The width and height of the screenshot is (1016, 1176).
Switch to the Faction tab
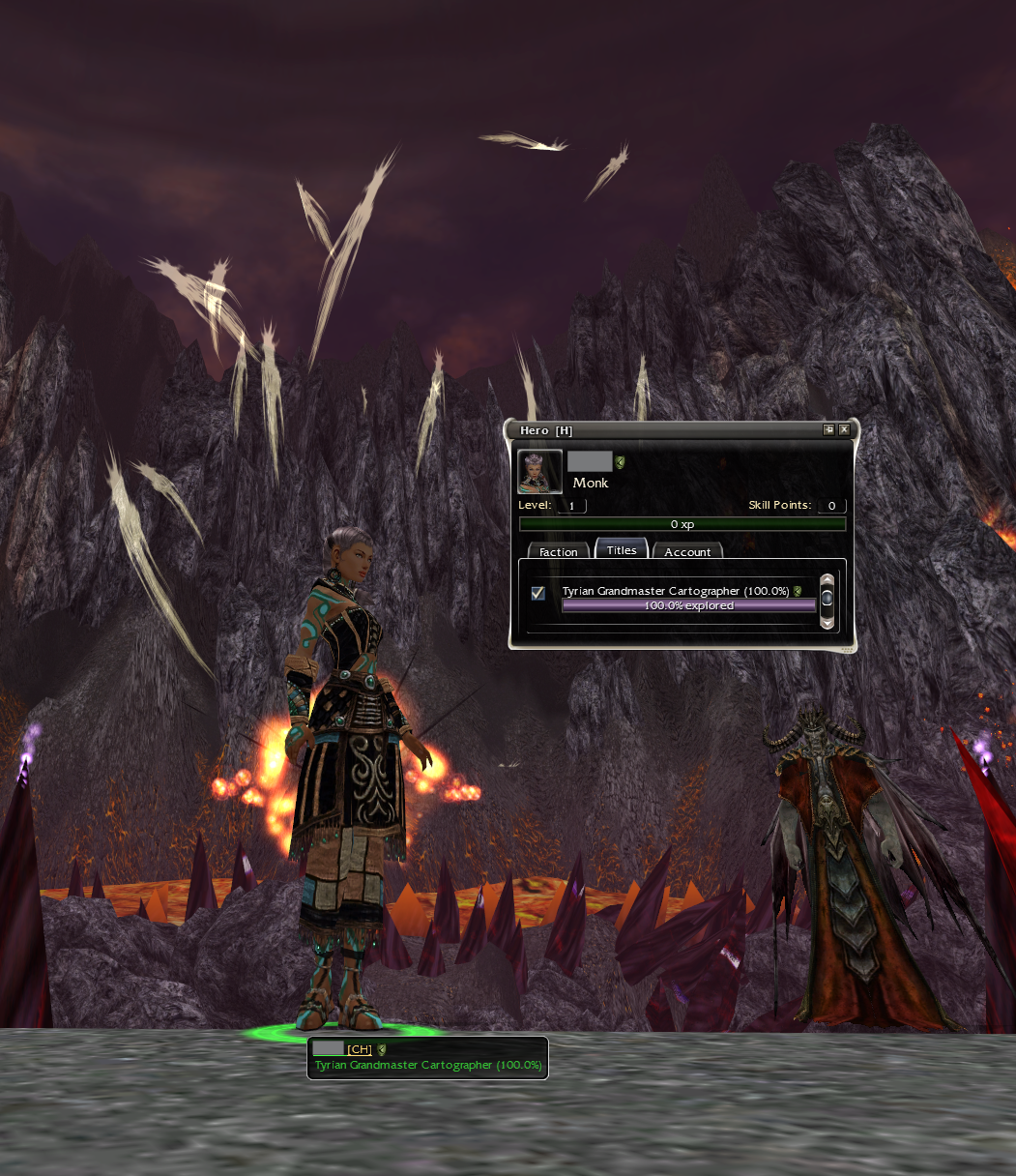pyautogui.click(x=558, y=552)
